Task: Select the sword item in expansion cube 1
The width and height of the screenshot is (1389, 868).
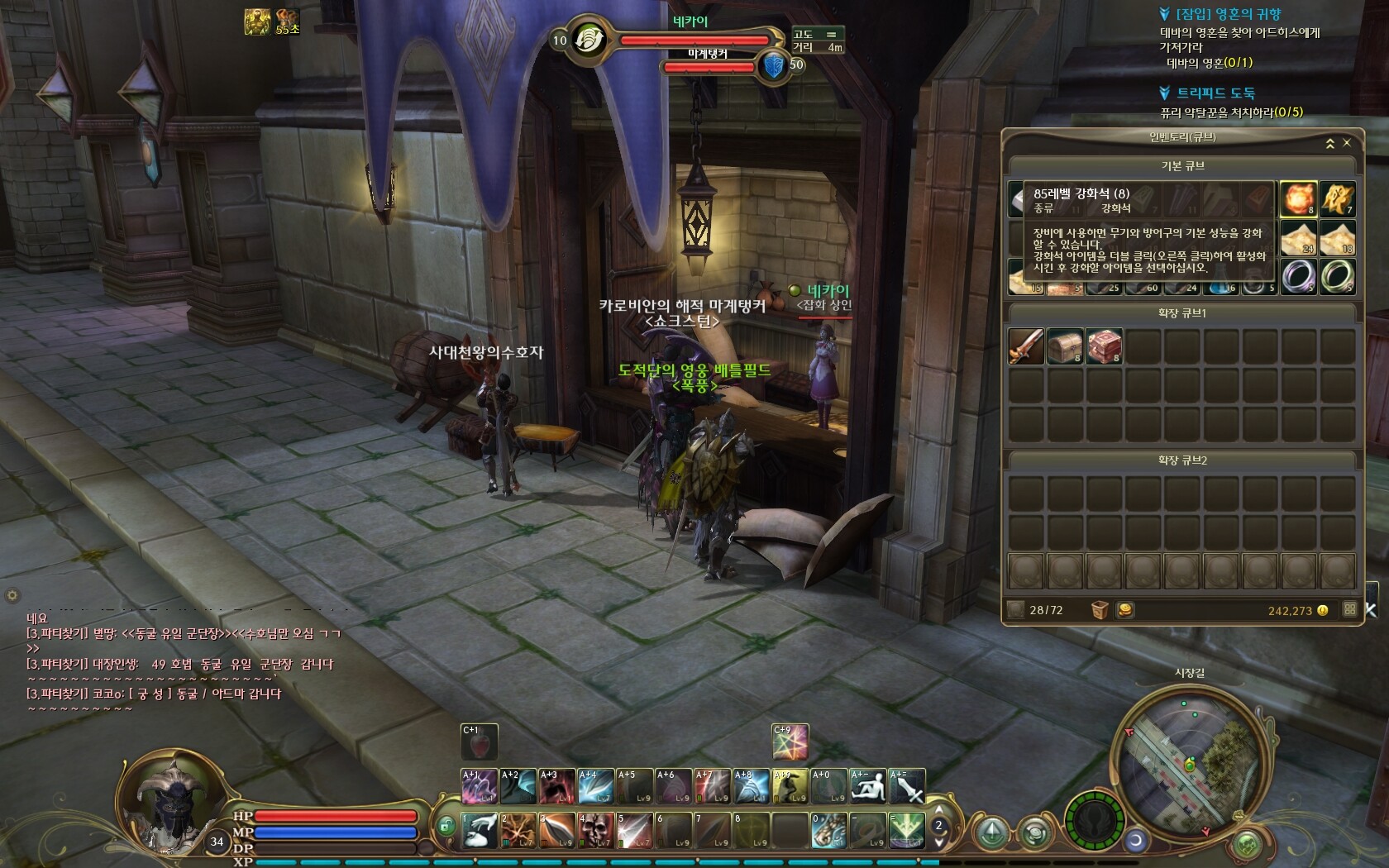Action: click(1026, 346)
